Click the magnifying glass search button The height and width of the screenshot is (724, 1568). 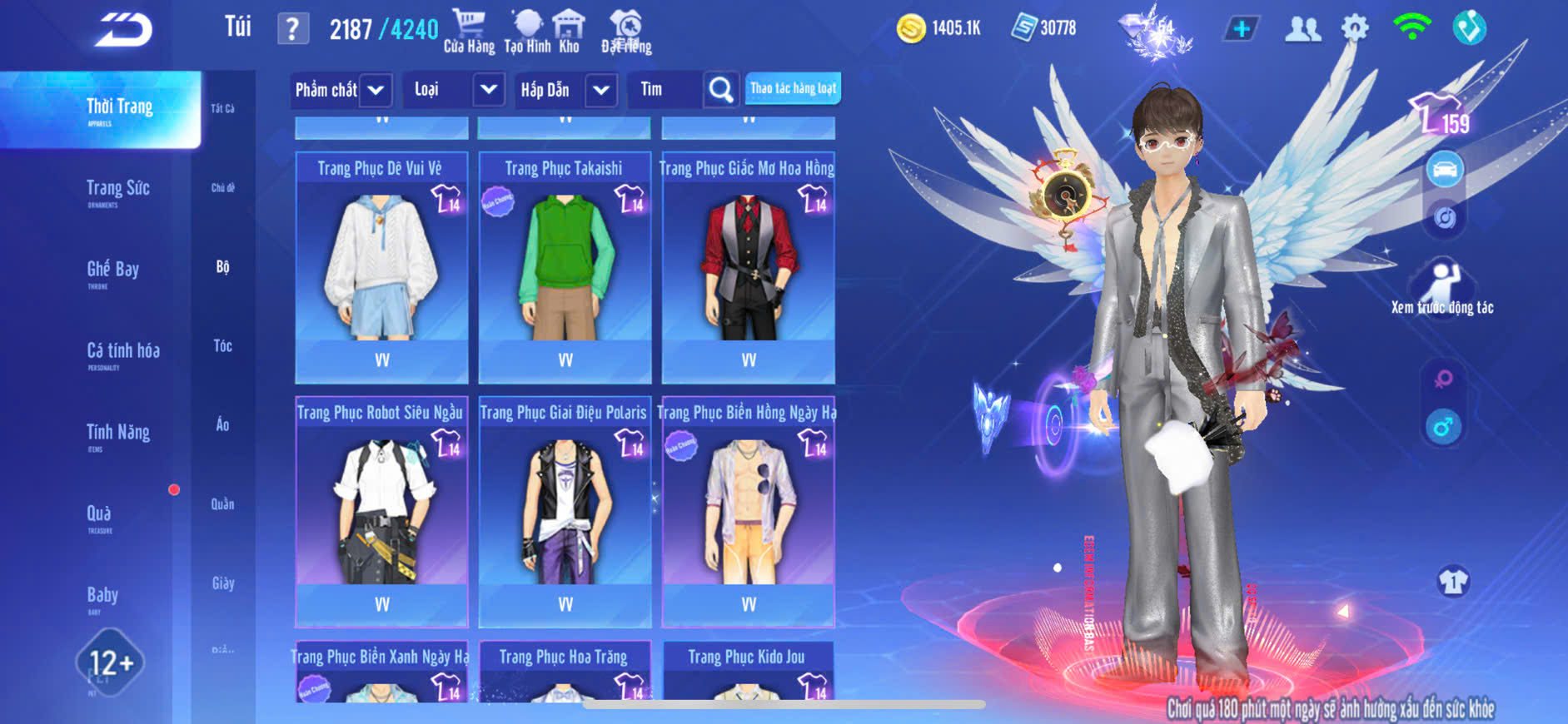click(x=721, y=90)
